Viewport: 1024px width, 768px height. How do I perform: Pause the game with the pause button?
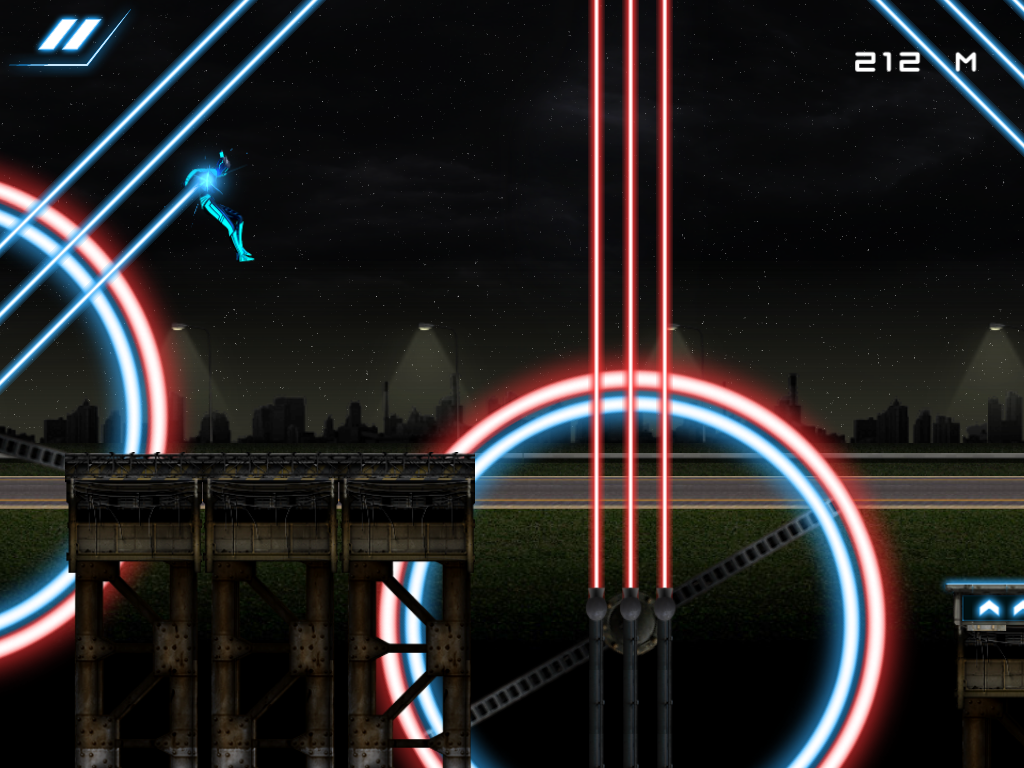click(x=70, y=36)
